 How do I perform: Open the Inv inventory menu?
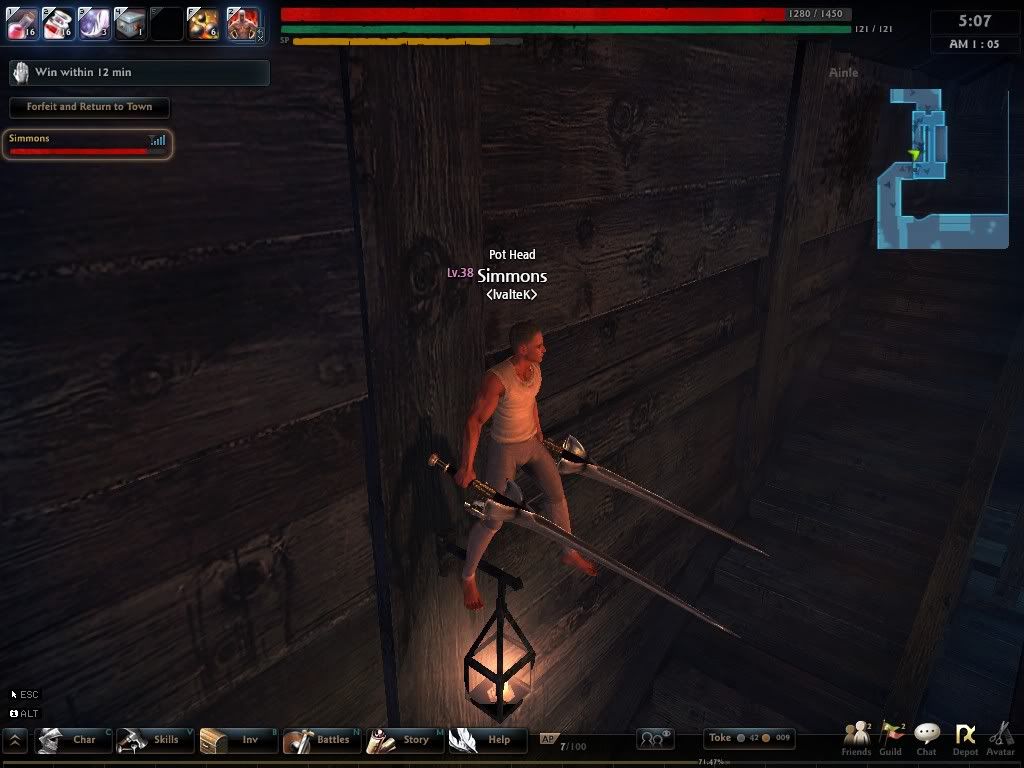pos(238,740)
